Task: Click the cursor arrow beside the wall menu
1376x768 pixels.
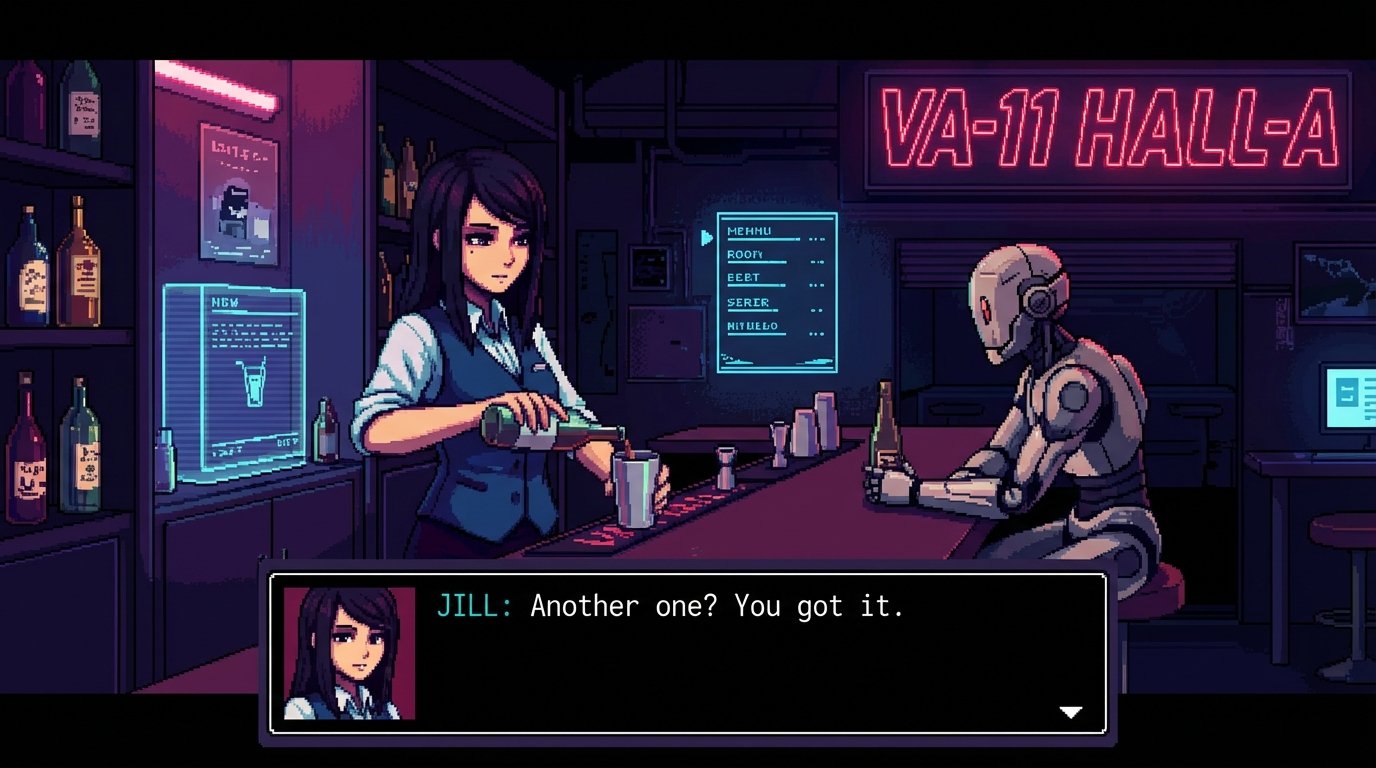Action: point(706,237)
